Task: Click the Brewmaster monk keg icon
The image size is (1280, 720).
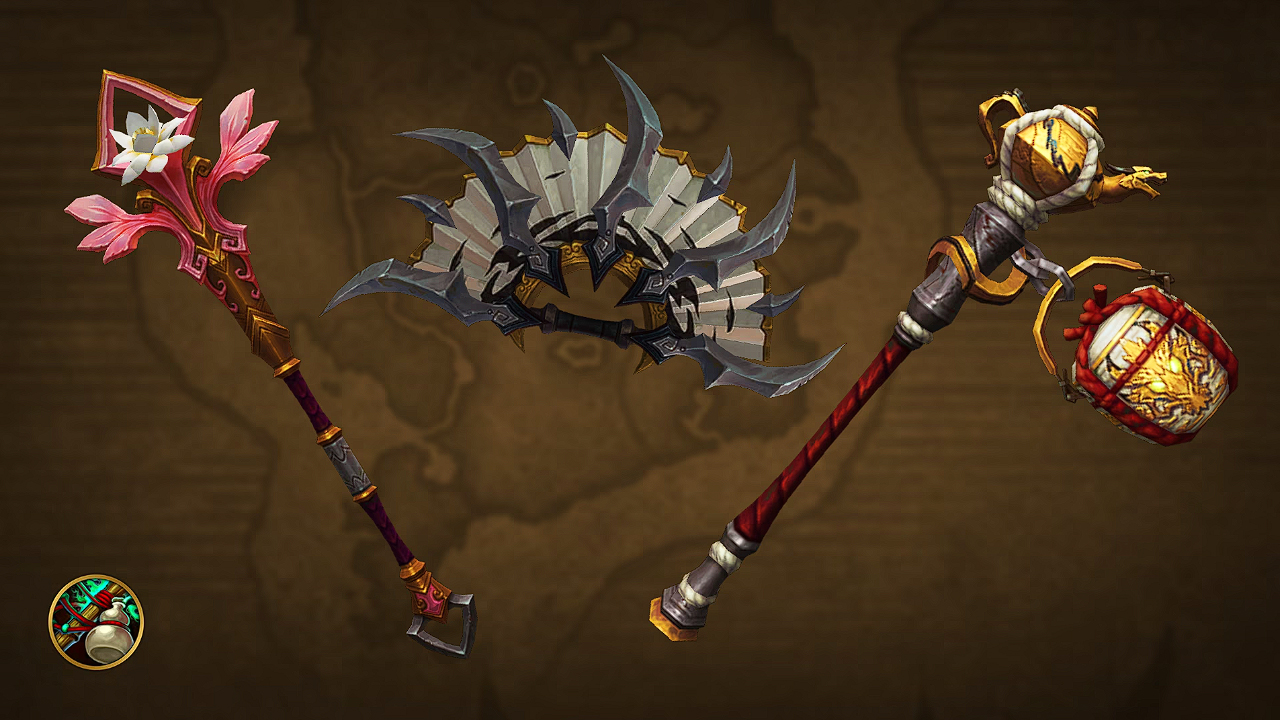Action: click(96, 621)
